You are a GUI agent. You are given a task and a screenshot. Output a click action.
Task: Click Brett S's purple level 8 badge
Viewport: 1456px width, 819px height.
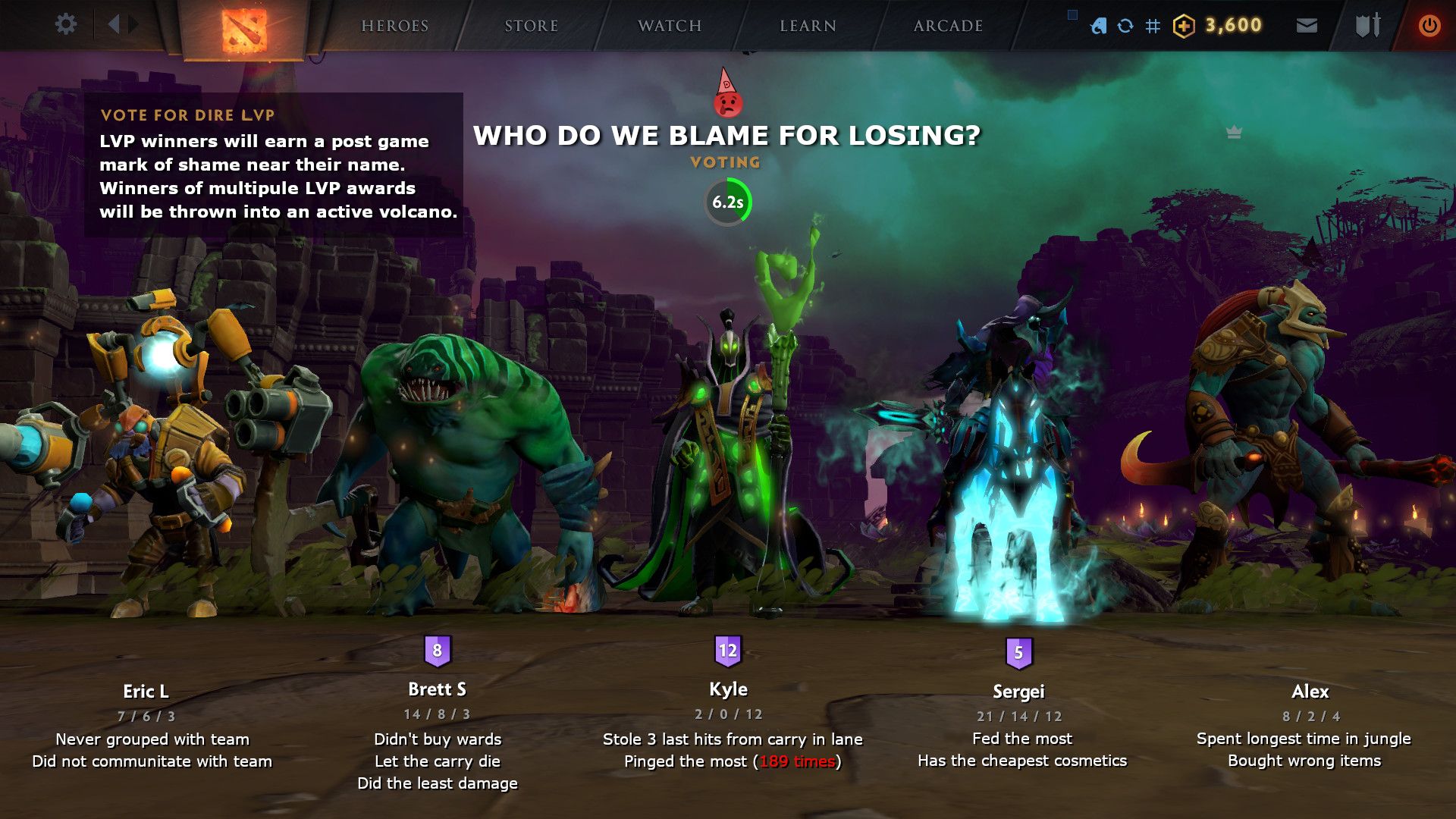[437, 649]
